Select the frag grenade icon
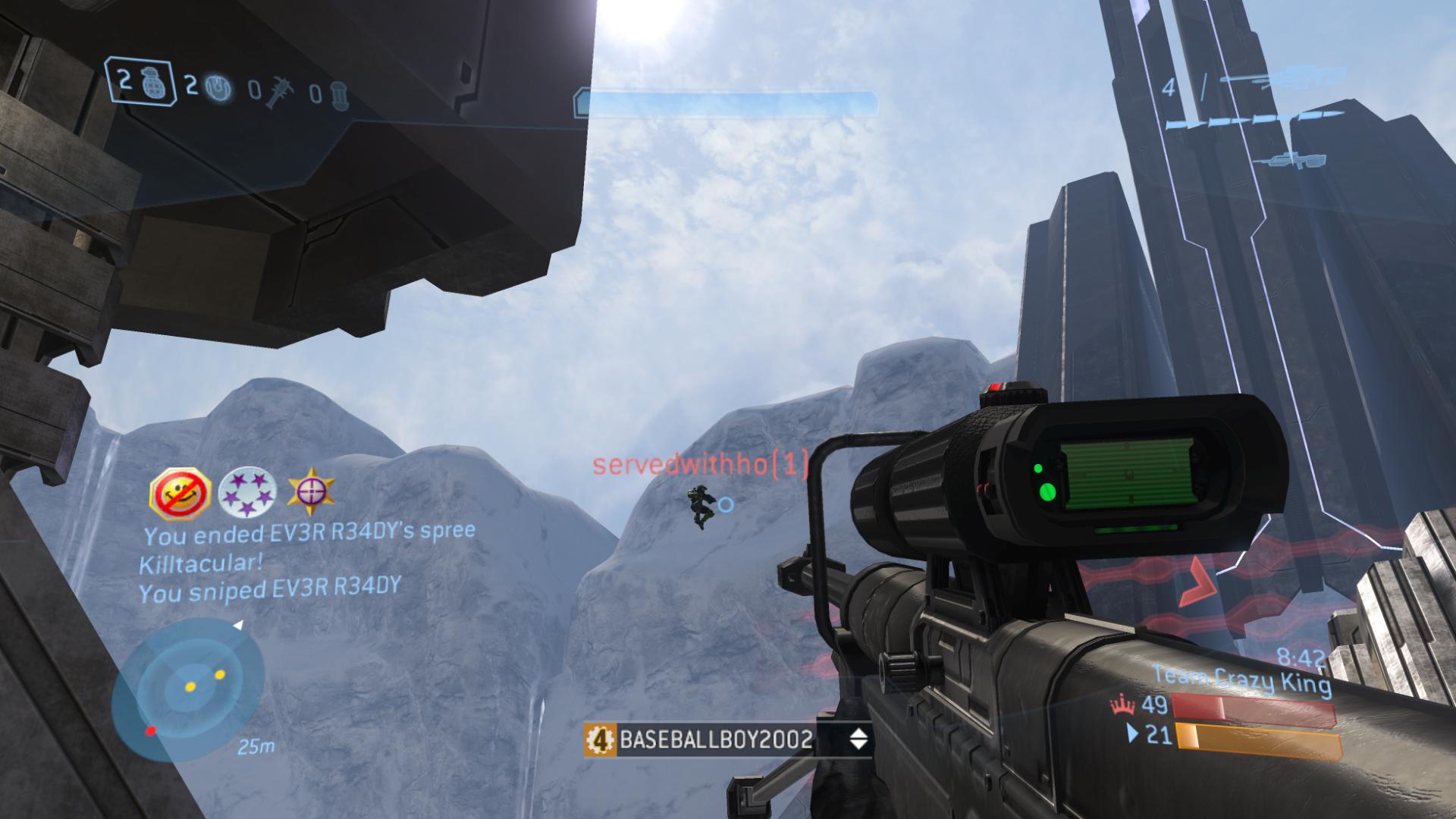The image size is (1456, 819). (x=147, y=83)
